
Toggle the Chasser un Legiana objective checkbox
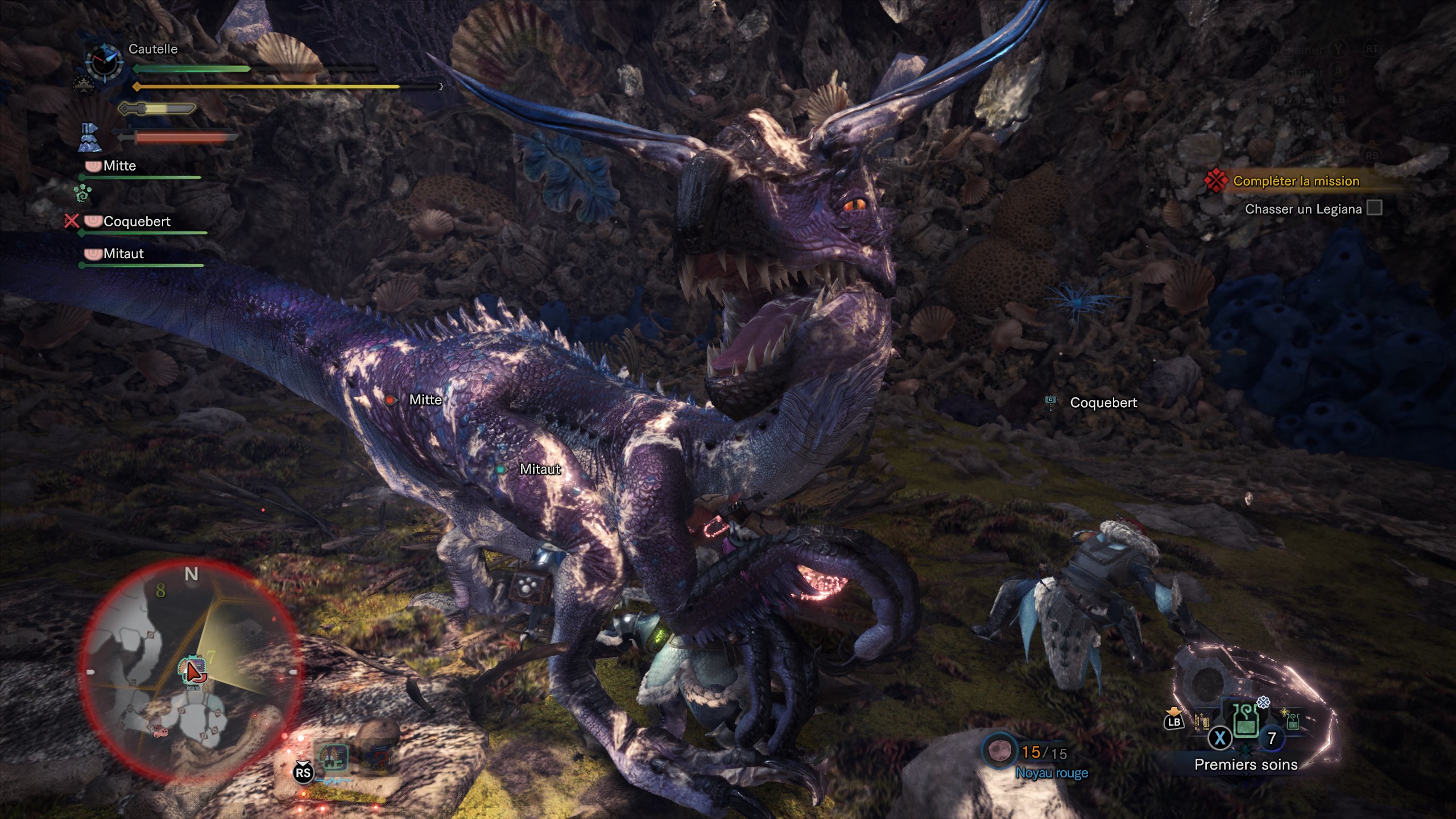coord(1374,208)
